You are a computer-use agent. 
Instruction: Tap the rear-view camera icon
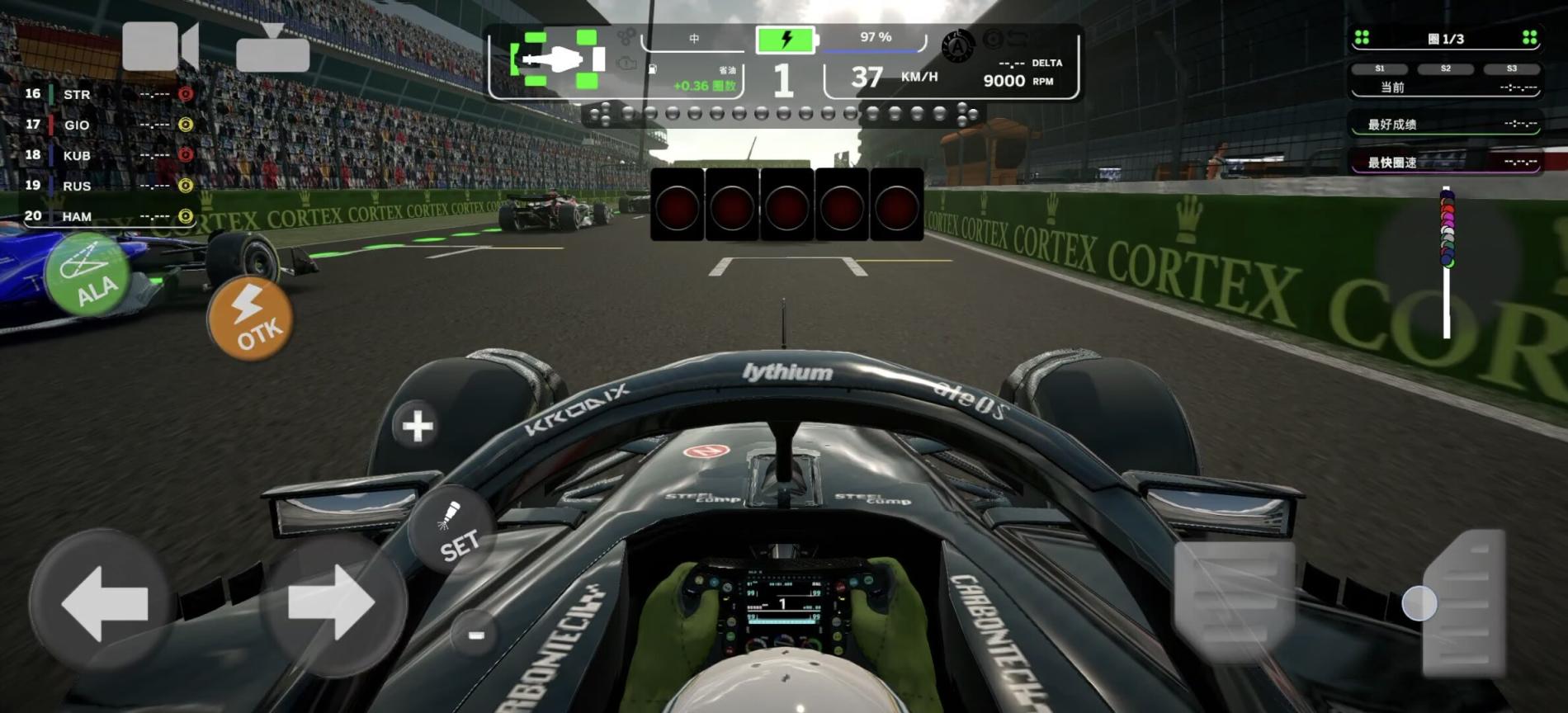tap(272, 50)
